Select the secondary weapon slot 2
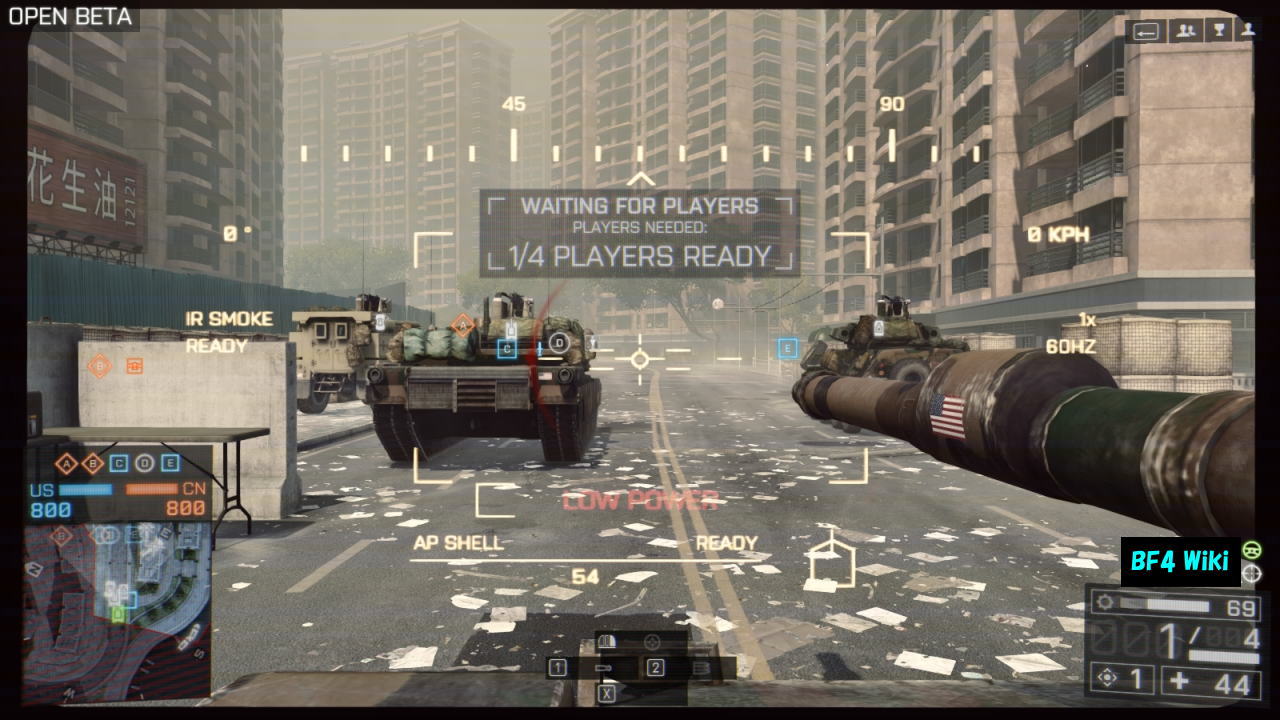Viewport: 1280px width, 720px height. pos(656,668)
